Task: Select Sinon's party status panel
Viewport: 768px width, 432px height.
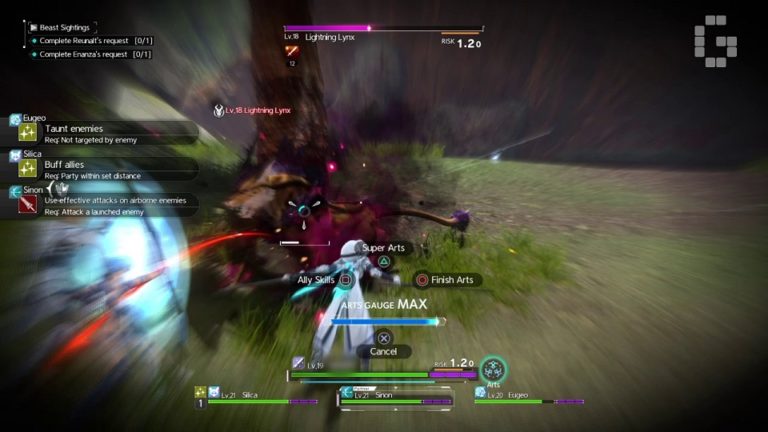Action: (396, 397)
